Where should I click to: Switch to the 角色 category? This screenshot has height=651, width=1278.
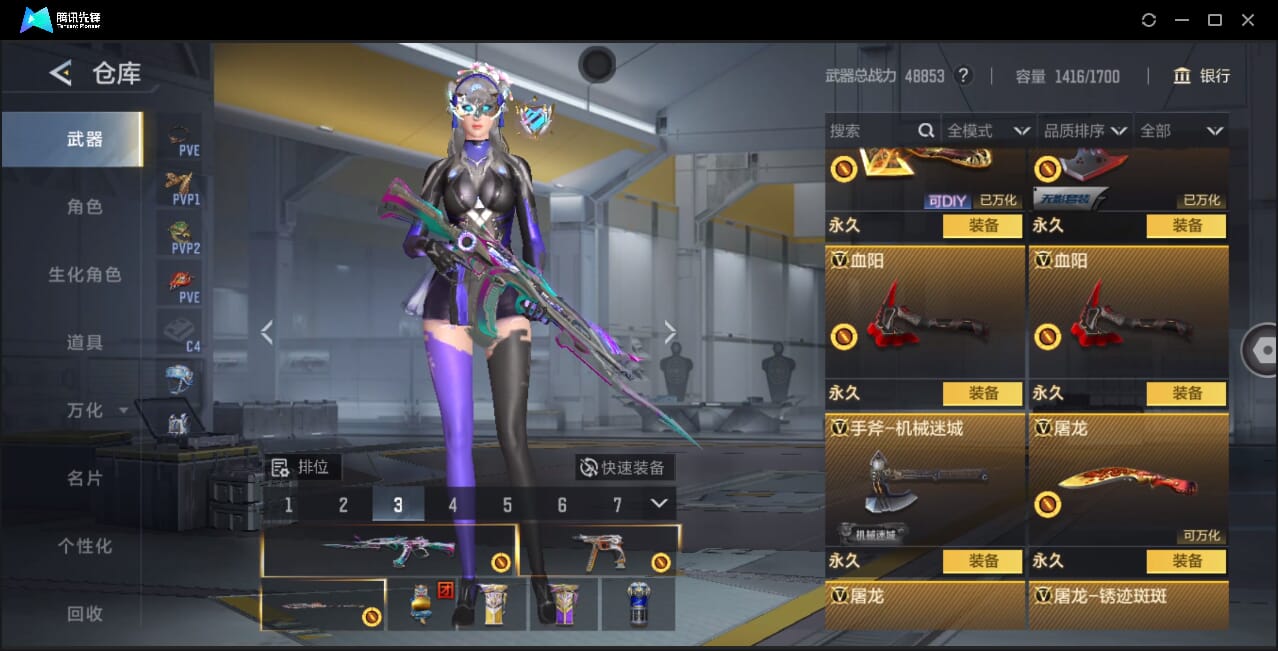[85, 207]
